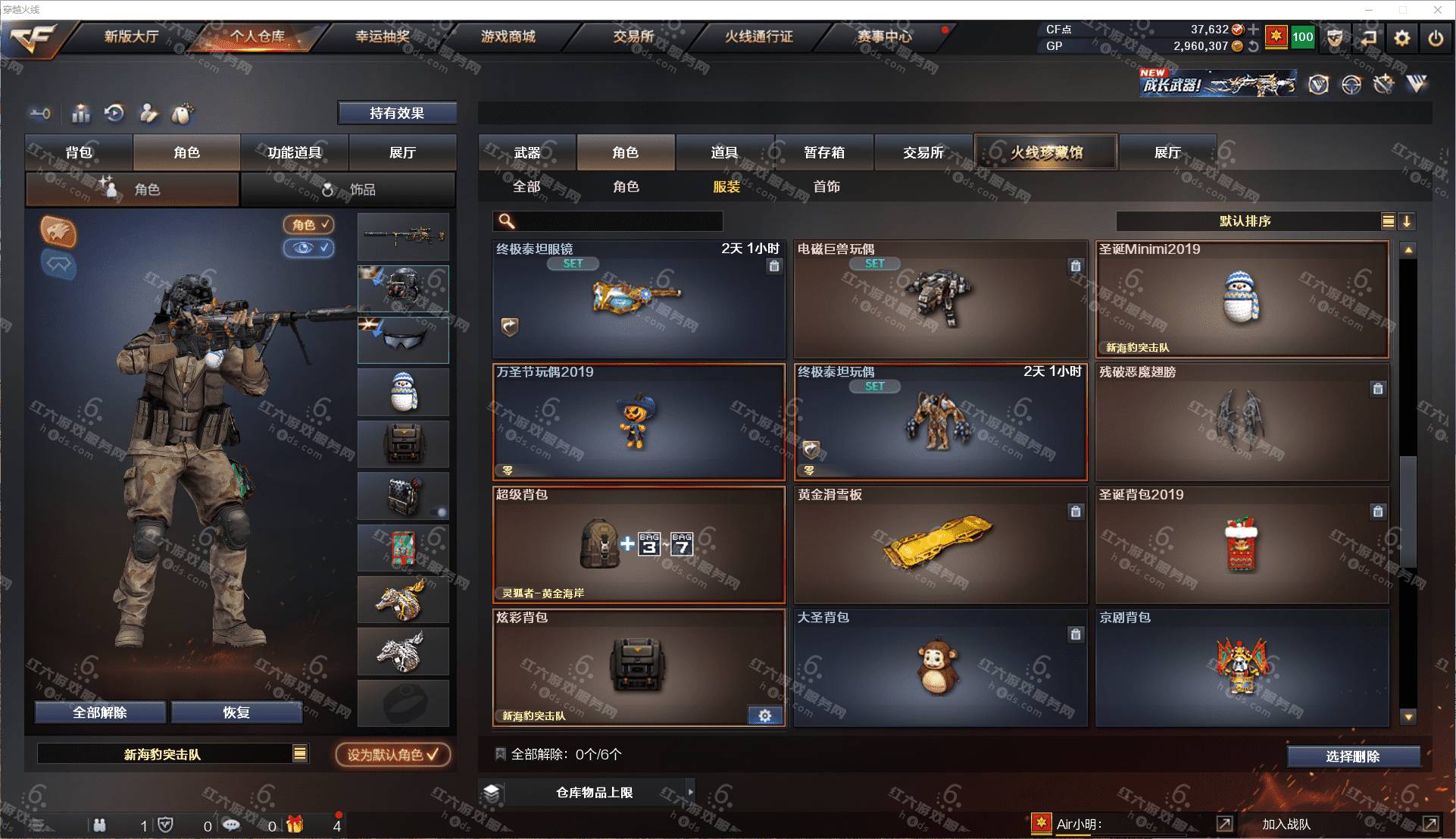The width and height of the screenshot is (1456, 839).
Task: Show the 首饰 accessories sub-category
Action: click(x=826, y=186)
